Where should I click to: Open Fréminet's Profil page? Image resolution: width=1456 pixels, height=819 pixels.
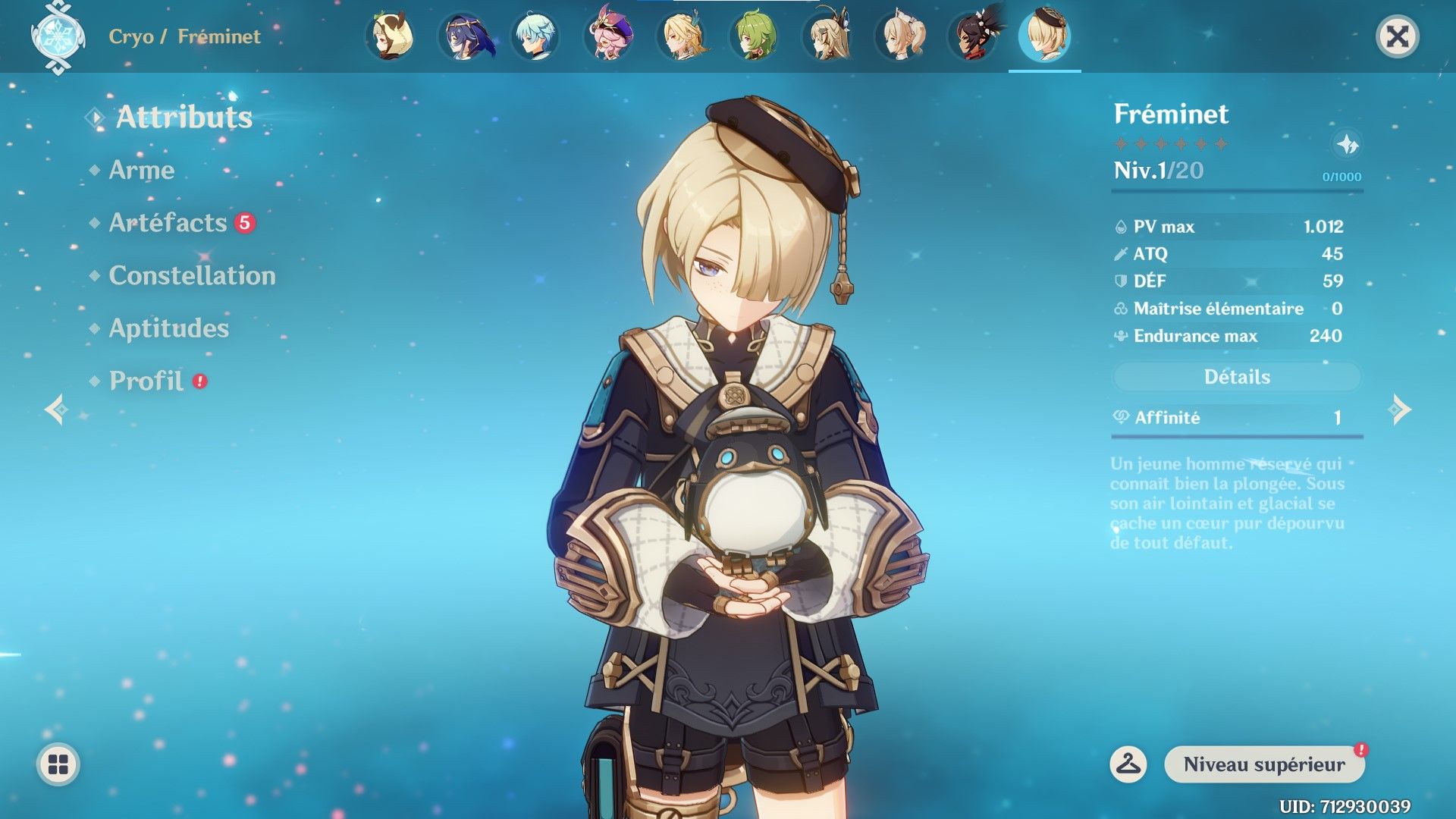tap(146, 381)
